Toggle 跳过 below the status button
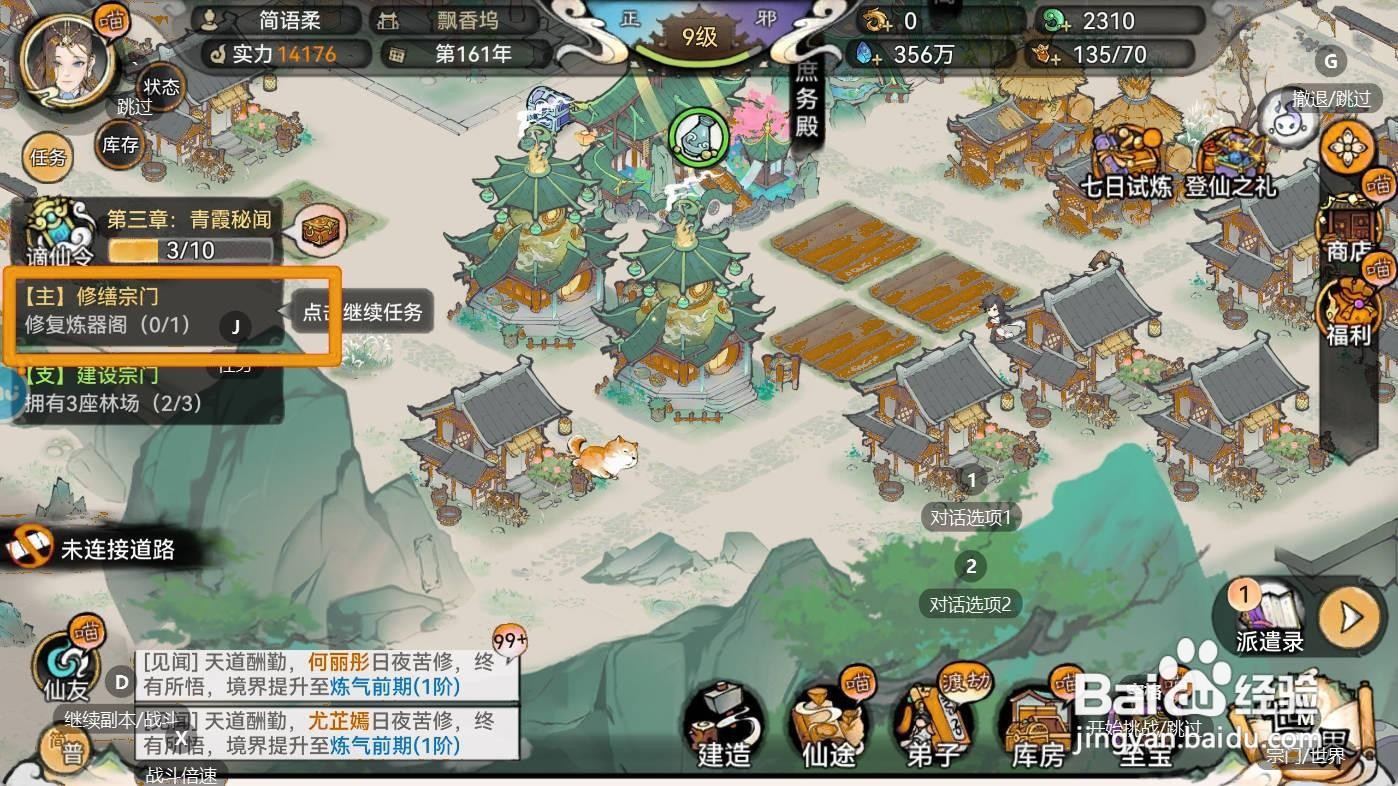 (134, 107)
